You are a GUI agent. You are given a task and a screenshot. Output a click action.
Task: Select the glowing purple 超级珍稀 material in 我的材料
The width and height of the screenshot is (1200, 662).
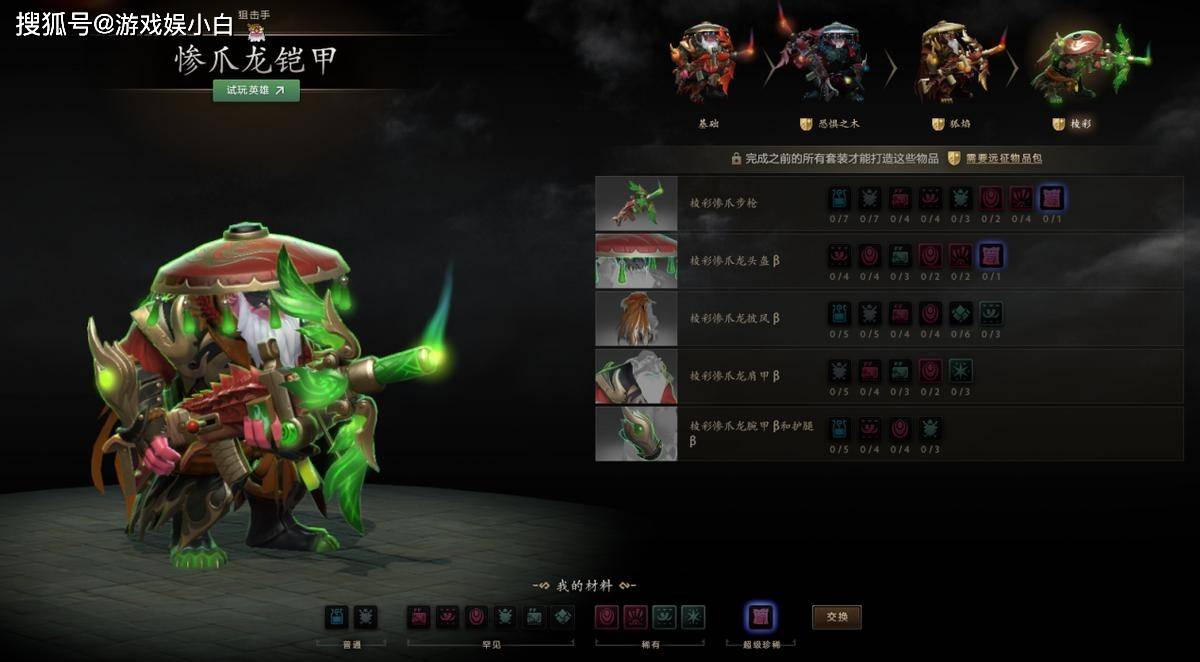tap(760, 617)
